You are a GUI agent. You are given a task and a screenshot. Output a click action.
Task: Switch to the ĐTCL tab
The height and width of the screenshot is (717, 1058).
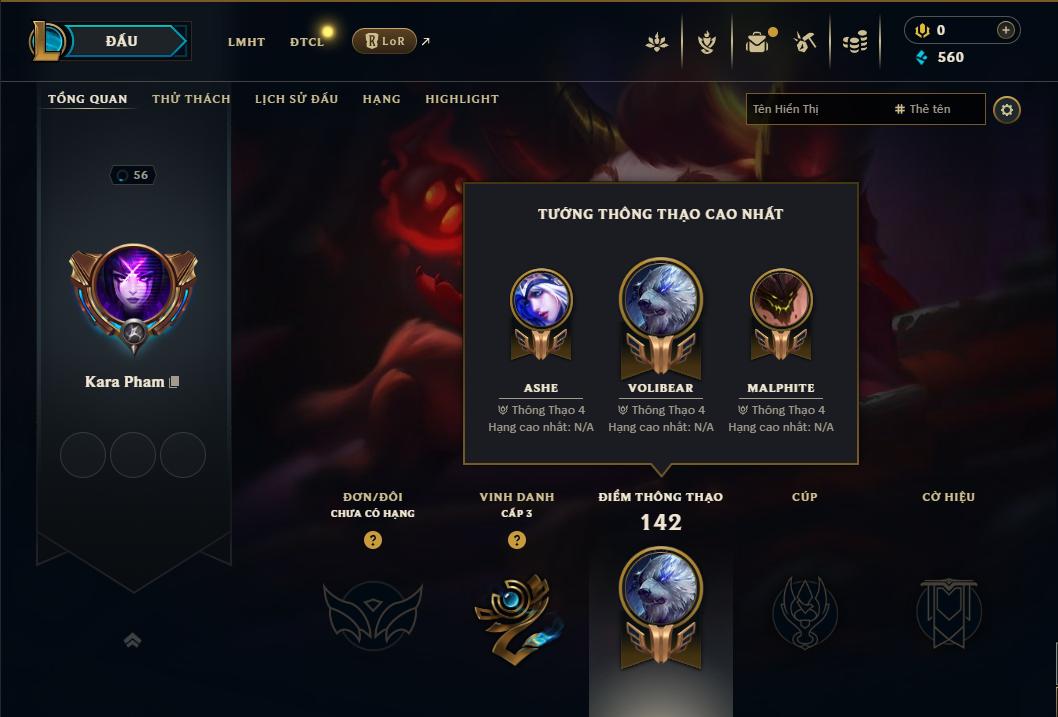click(x=307, y=42)
